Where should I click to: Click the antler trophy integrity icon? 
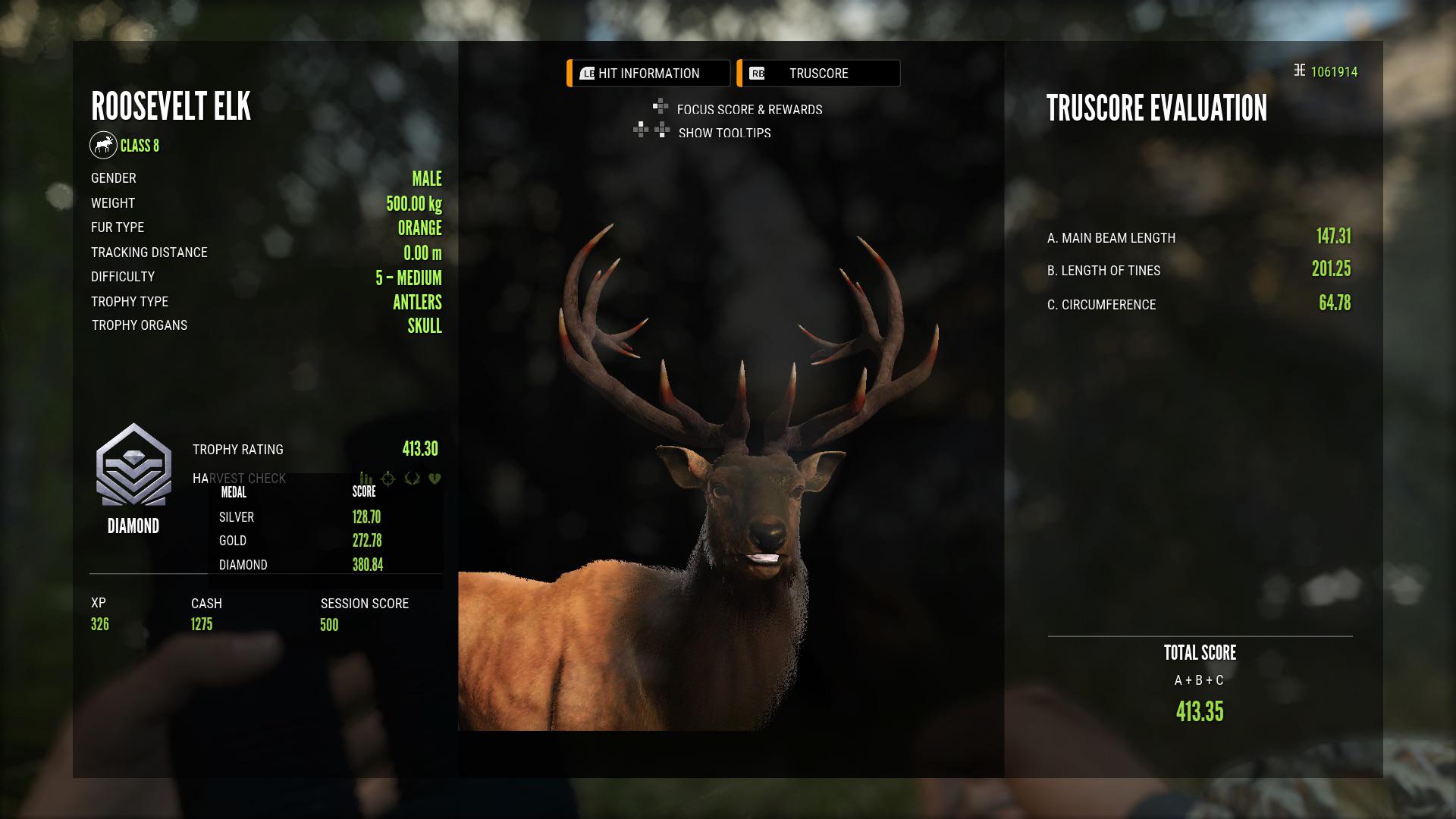pos(410,479)
